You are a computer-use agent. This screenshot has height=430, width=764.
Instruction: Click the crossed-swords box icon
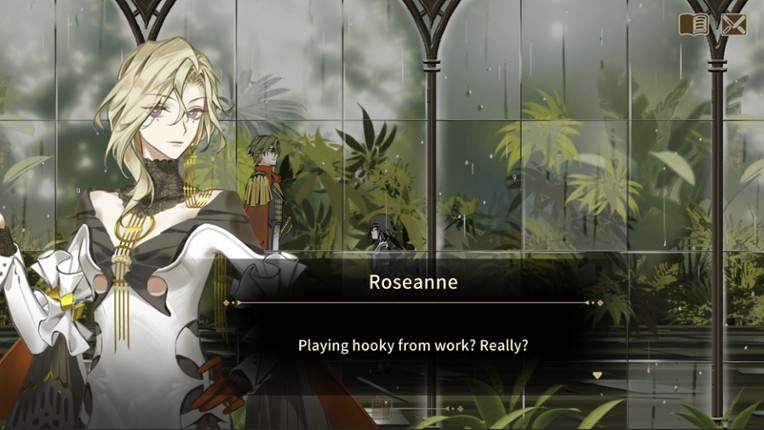tap(733, 25)
